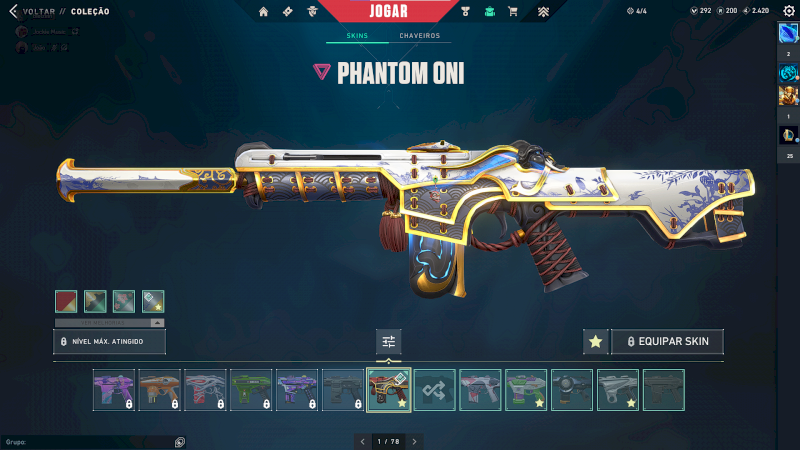This screenshot has width=800, height=450.
Task: Toggle the favorite star beside Equipar Skin
Action: (595, 342)
